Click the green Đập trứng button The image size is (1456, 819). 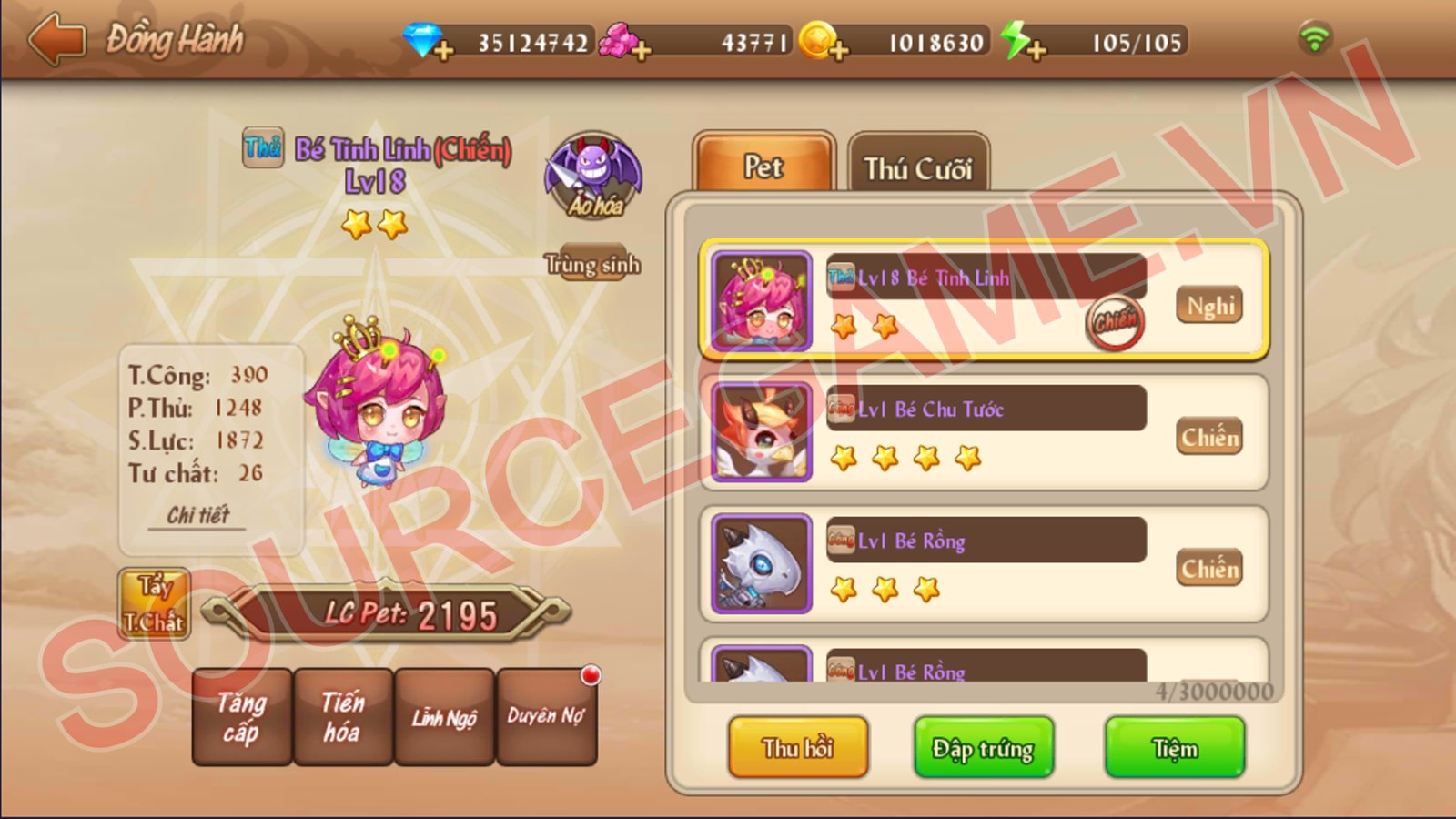pyautogui.click(x=984, y=748)
